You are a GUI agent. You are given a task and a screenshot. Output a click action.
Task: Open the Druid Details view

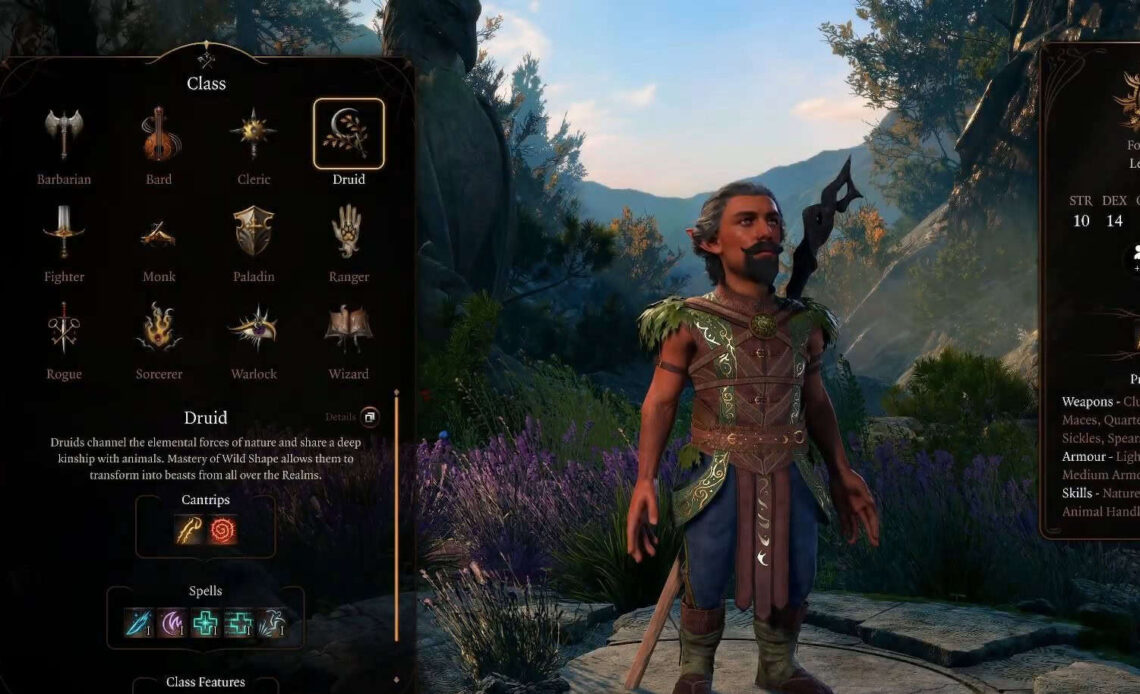(369, 416)
